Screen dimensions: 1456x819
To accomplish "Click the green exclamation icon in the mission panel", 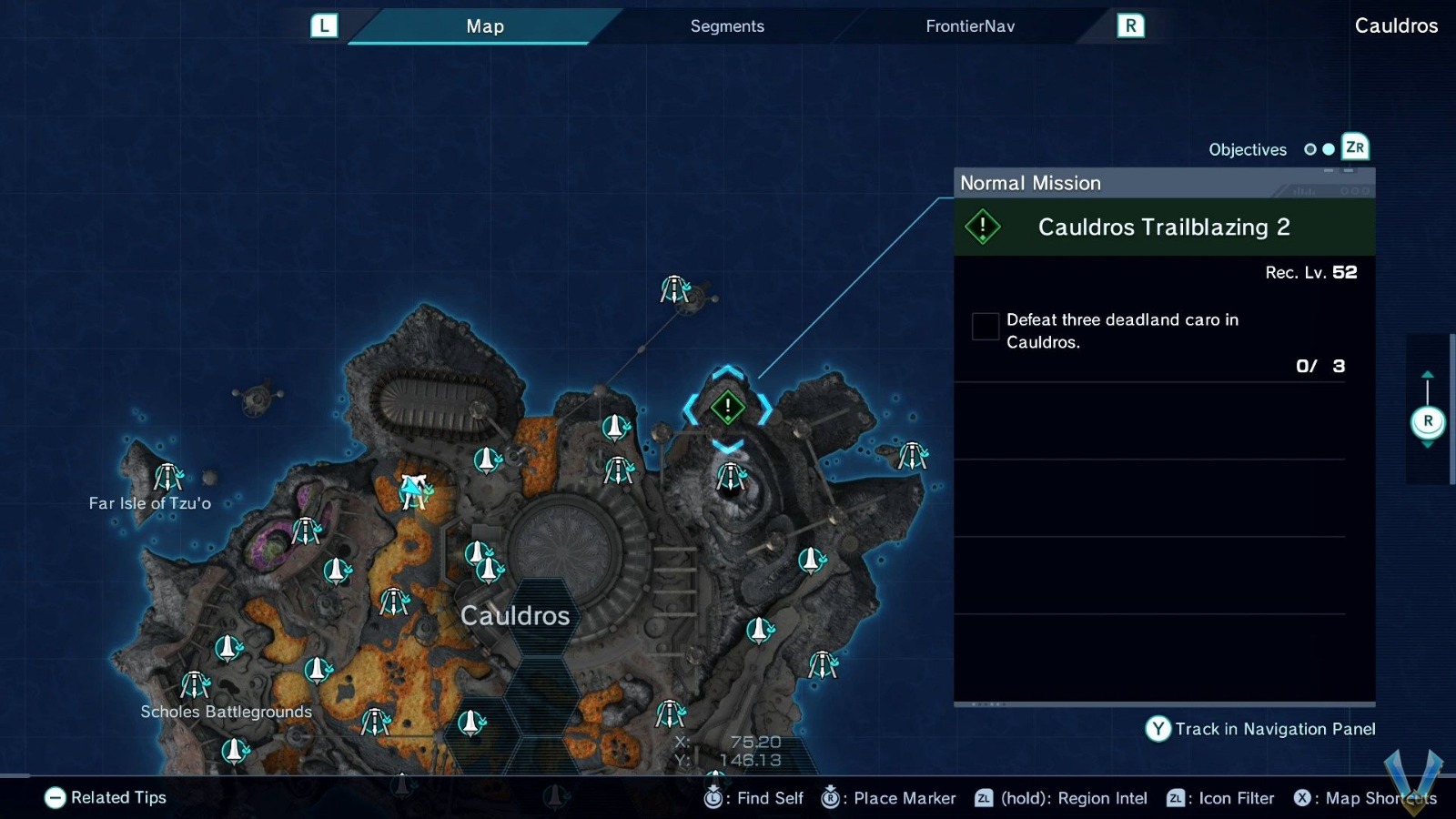I will point(983,227).
